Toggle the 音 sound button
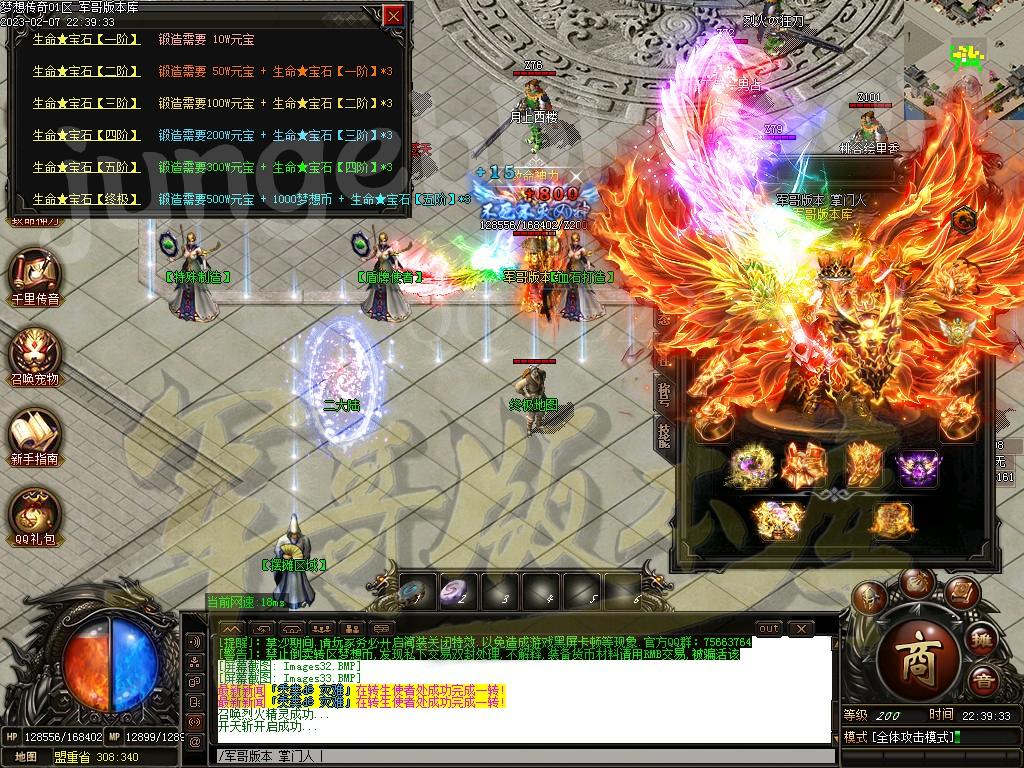This screenshot has width=1024, height=768. pos(985,682)
